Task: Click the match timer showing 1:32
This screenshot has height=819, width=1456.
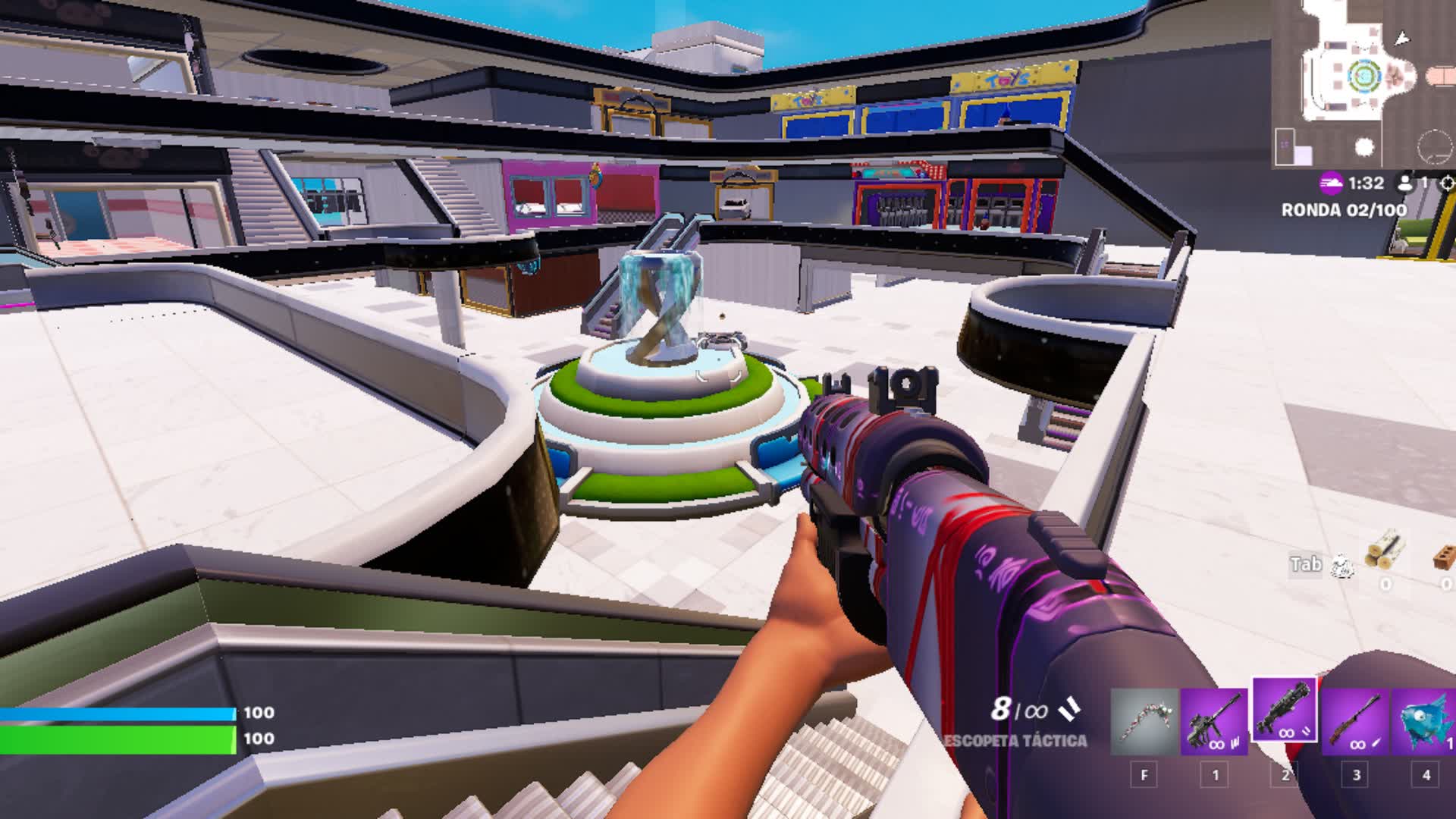Action: [x=1365, y=182]
